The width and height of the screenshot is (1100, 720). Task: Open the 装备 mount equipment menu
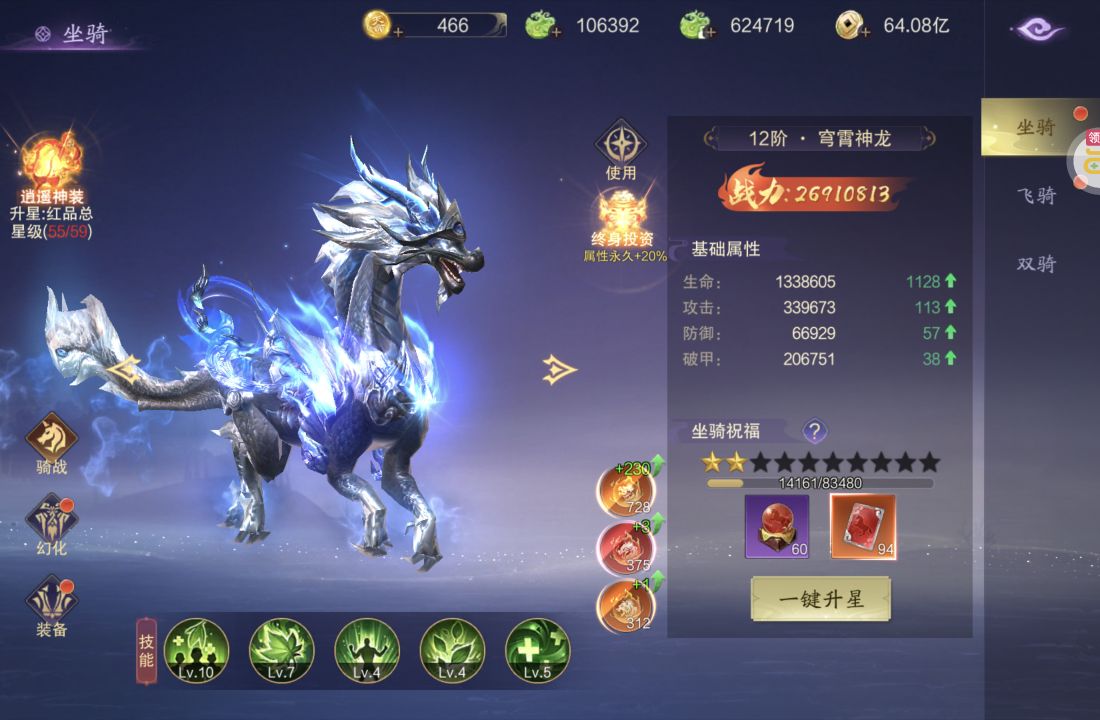(51, 604)
